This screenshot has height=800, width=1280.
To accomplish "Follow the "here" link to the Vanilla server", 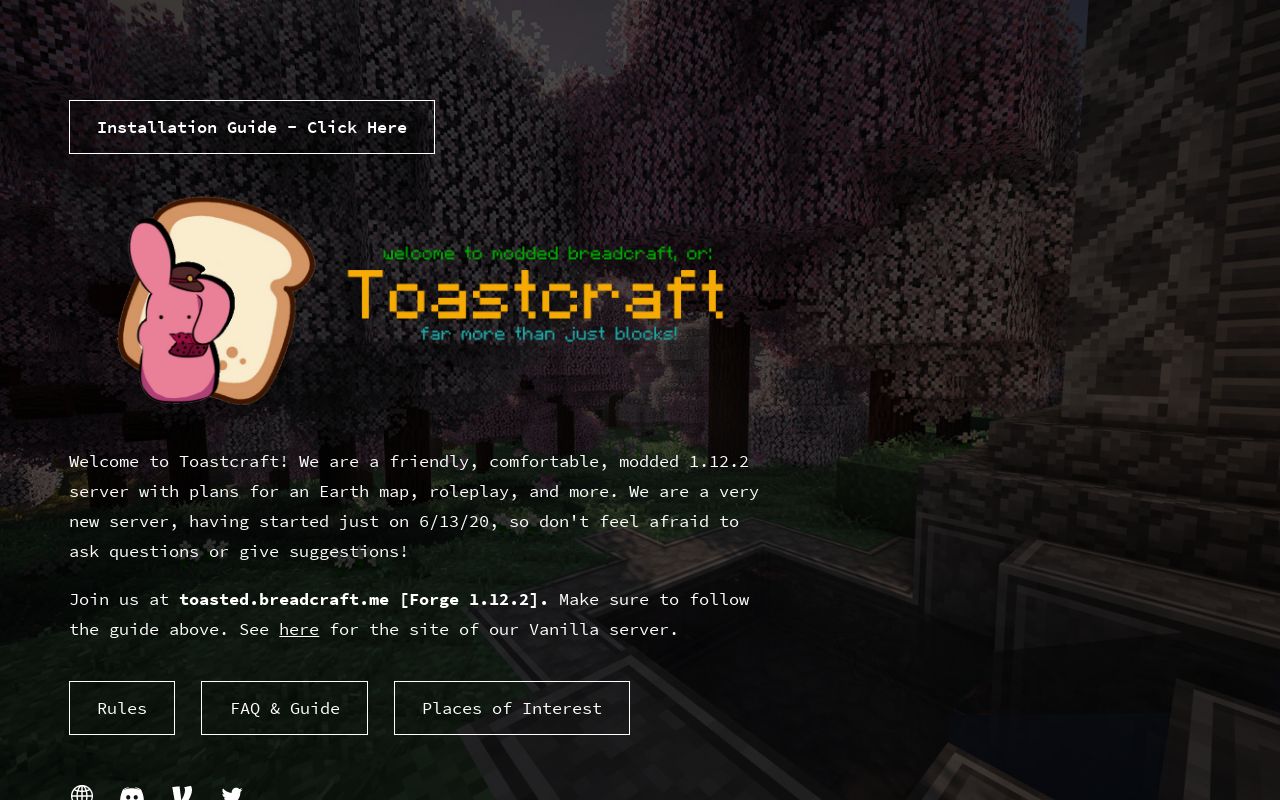I will pyautogui.click(x=298, y=629).
